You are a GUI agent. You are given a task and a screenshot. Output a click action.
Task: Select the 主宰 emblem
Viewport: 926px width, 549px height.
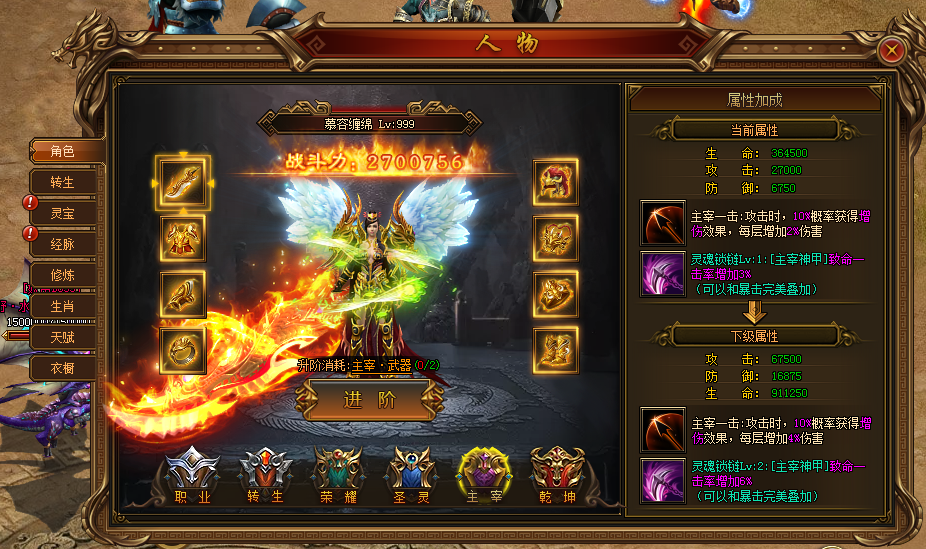484,475
